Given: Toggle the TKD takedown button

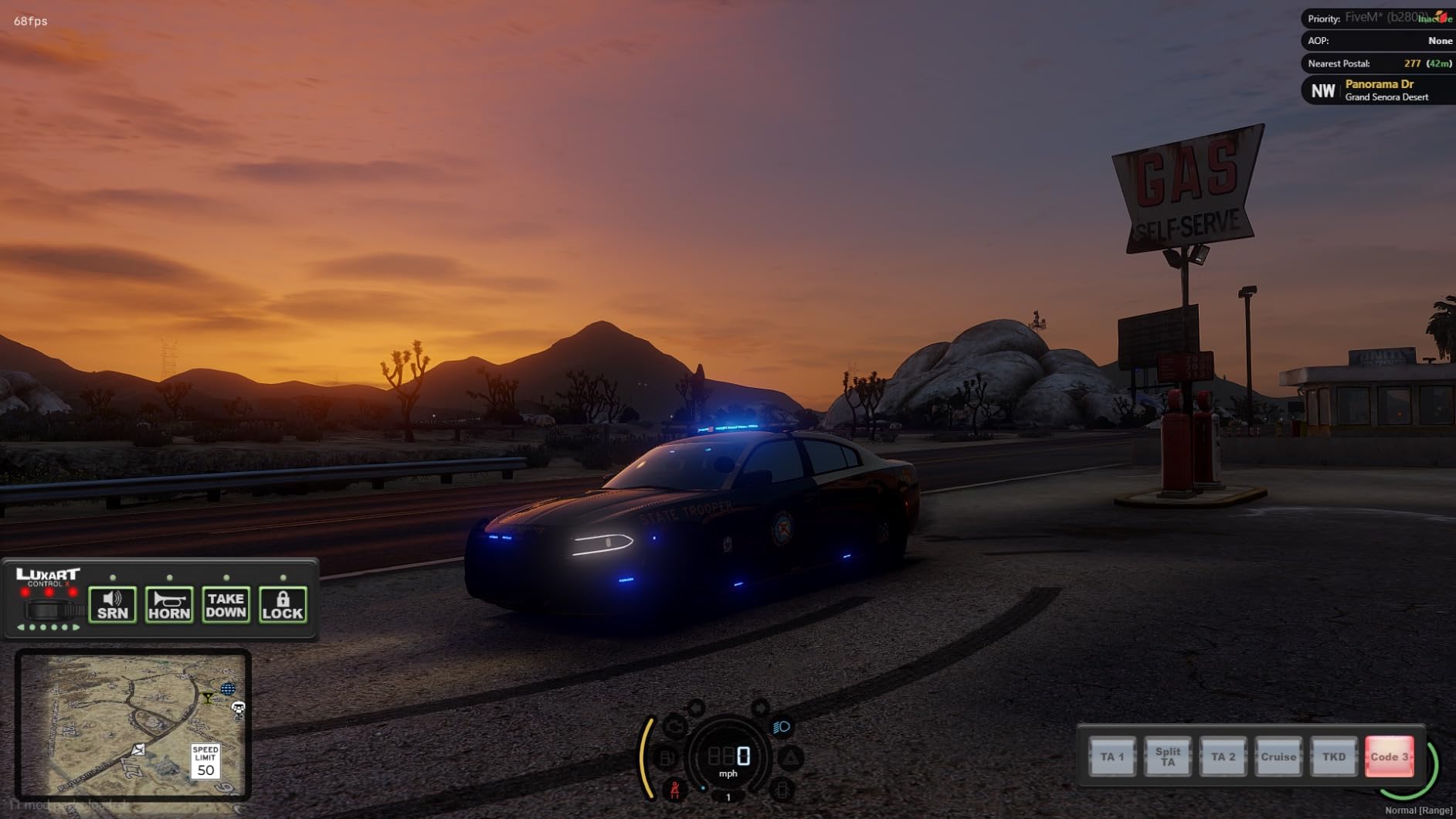Looking at the screenshot, I should point(1334,756).
